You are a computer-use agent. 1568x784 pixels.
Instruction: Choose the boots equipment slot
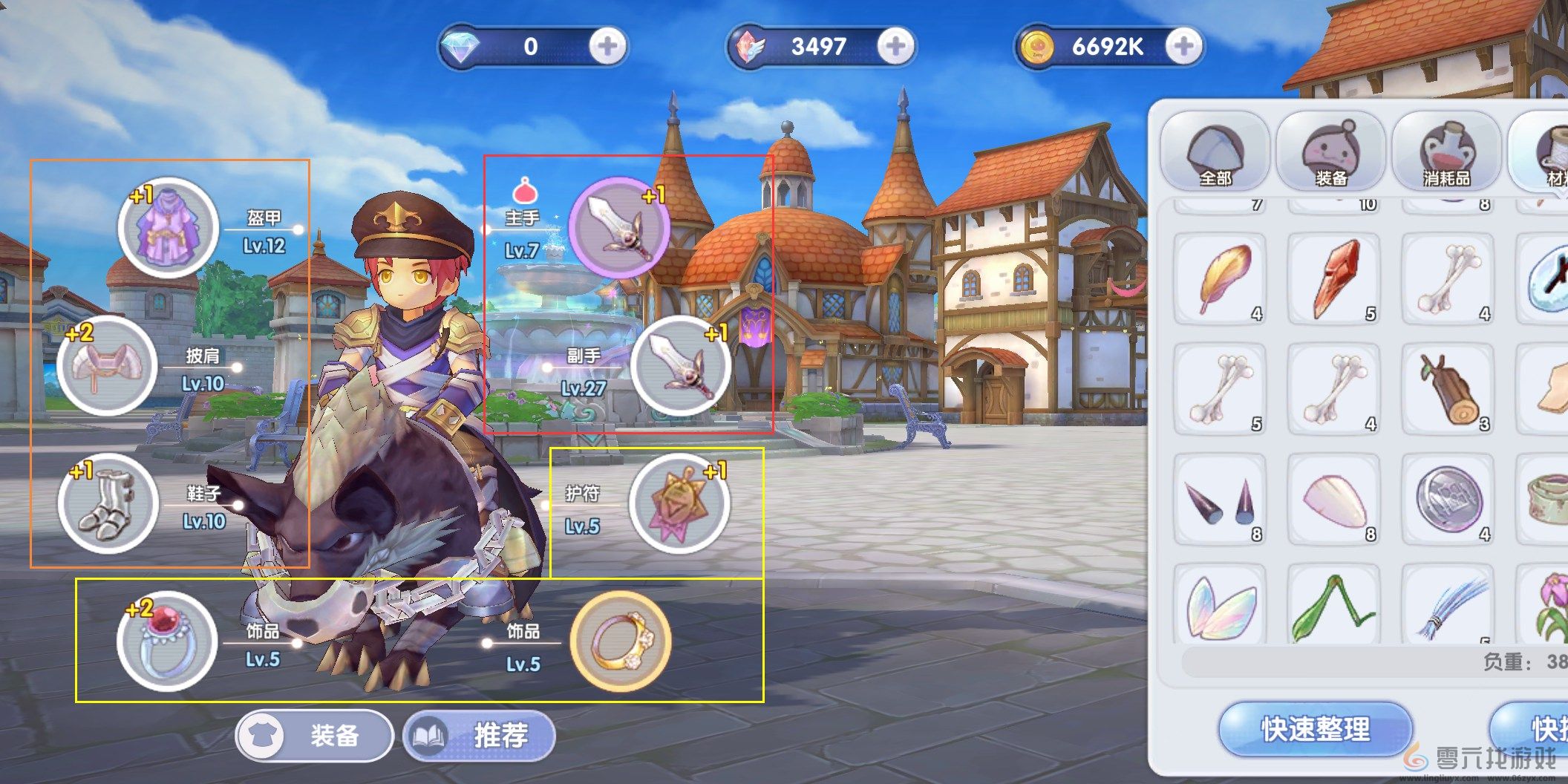click(108, 503)
